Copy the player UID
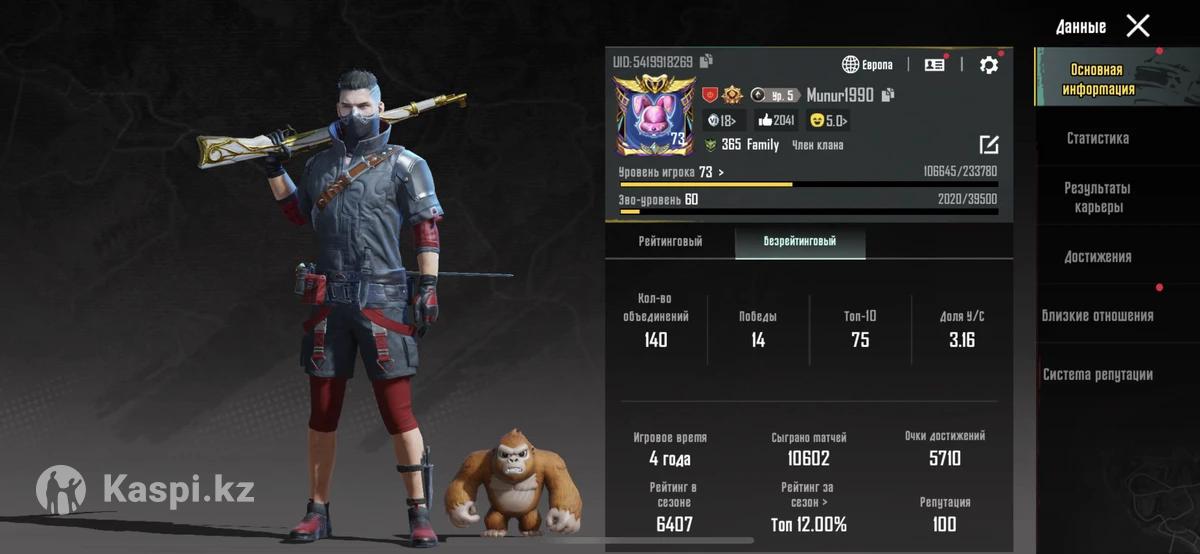Image resolution: width=1200 pixels, height=554 pixels. (707, 62)
